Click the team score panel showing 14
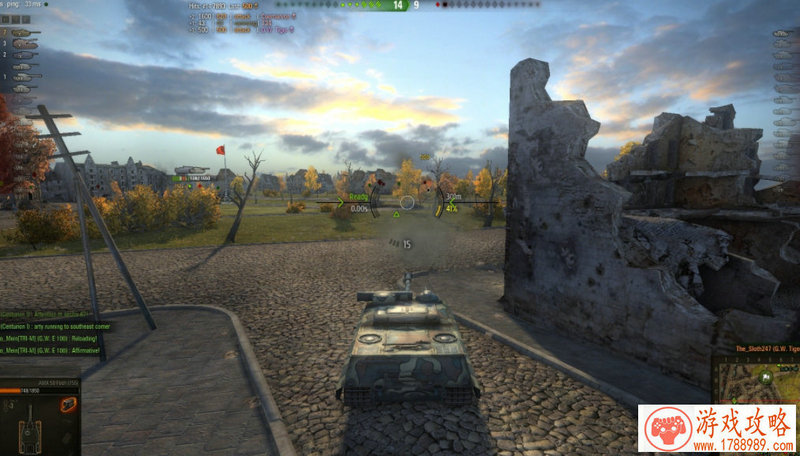Screen dimensions: 800x456 [x=399, y=5]
